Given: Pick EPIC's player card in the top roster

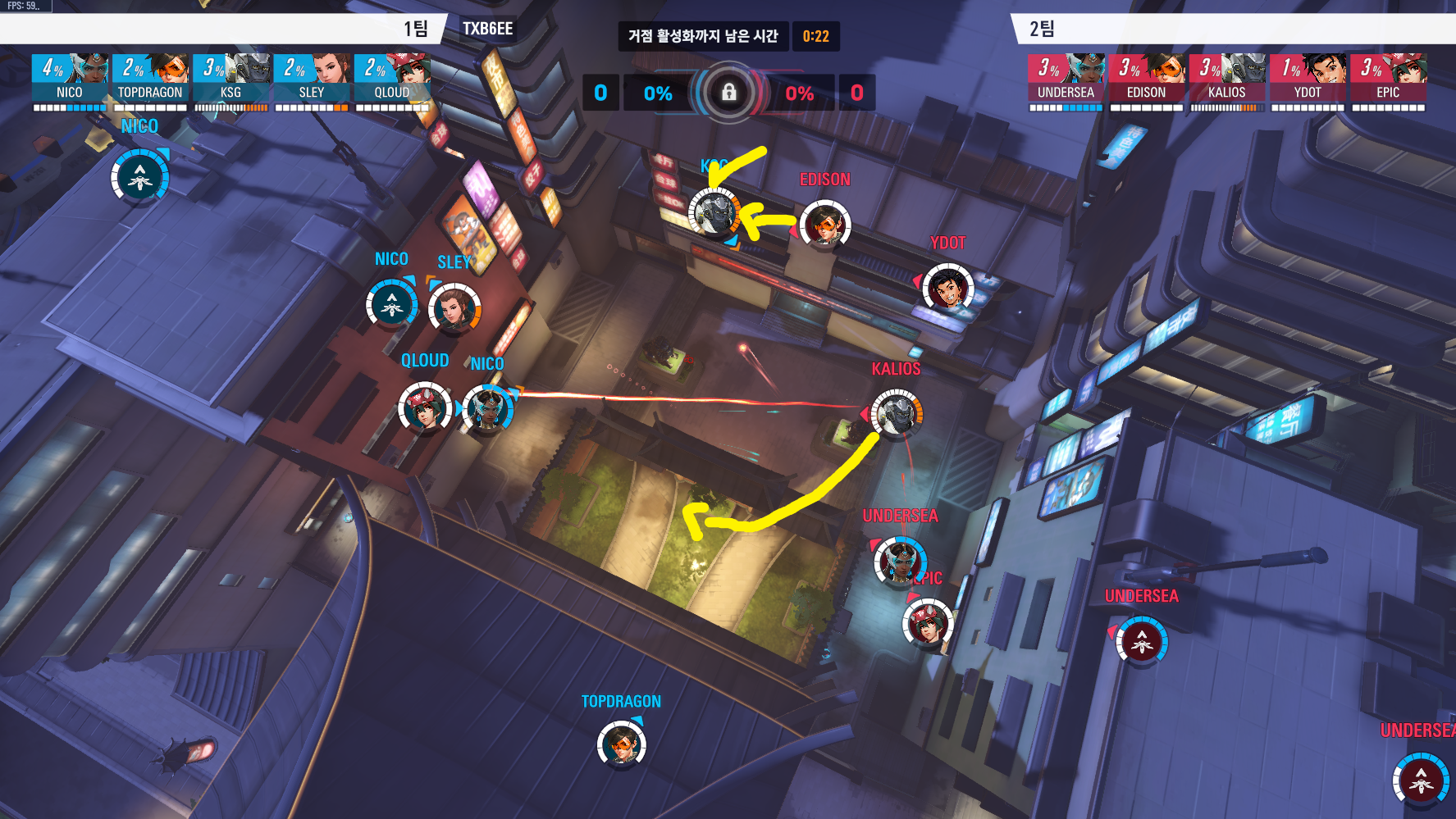Looking at the screenshot, I should (1388, 80).
